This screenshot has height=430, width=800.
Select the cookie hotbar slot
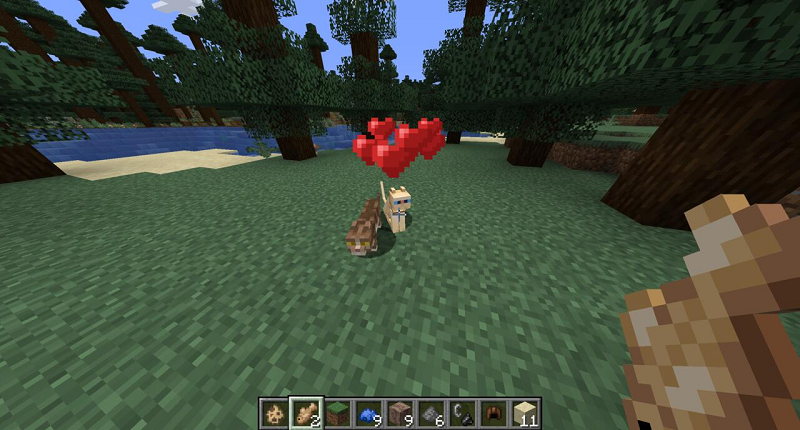coord(273,412)
